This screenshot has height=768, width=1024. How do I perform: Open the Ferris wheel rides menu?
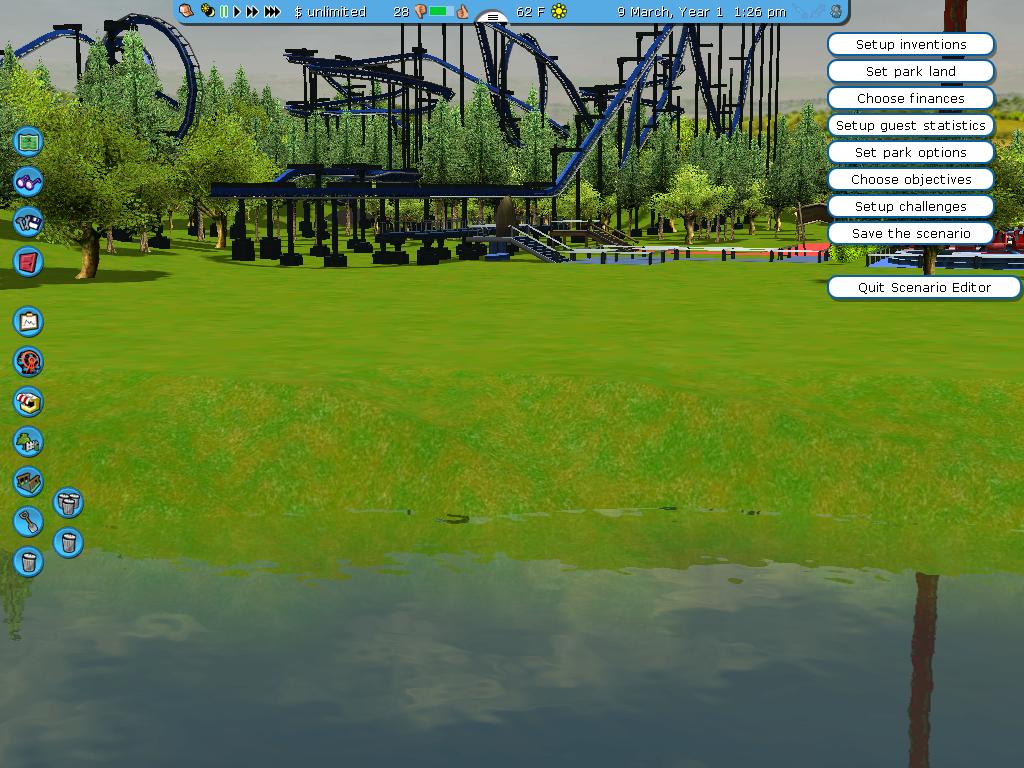pyautogui.click(x=28, y=361)
